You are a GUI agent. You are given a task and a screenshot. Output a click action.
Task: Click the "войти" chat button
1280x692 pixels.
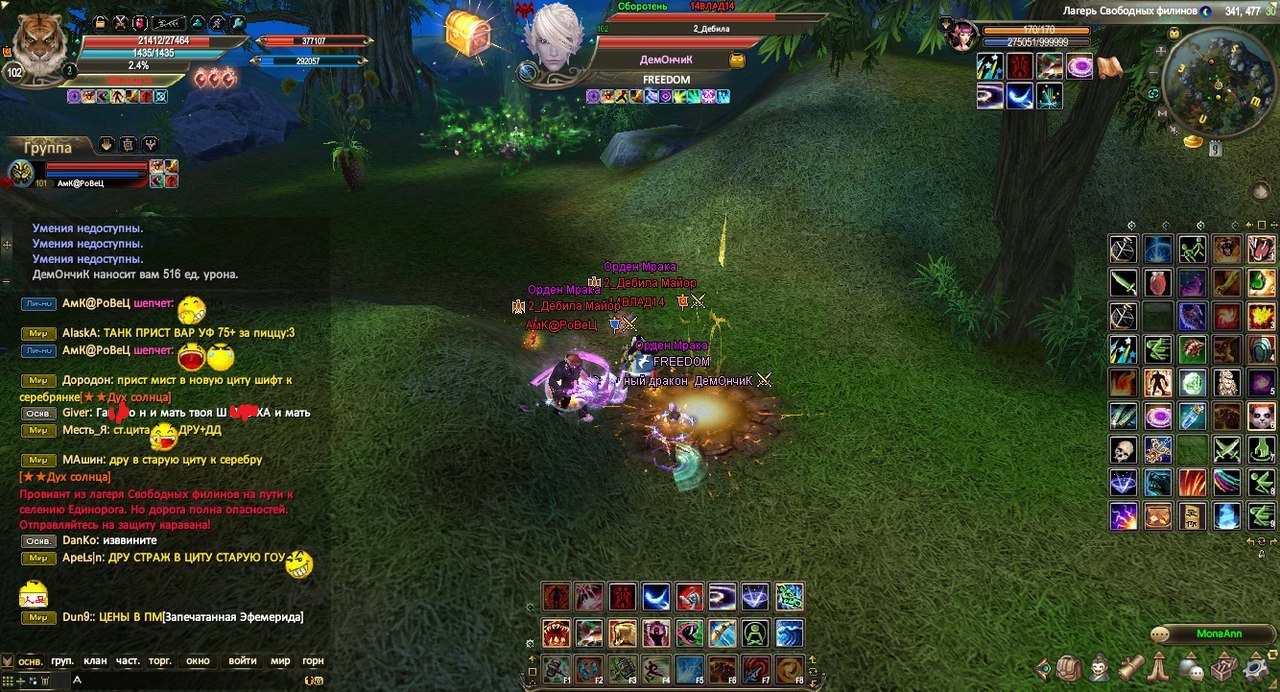(x=242, y=661)
